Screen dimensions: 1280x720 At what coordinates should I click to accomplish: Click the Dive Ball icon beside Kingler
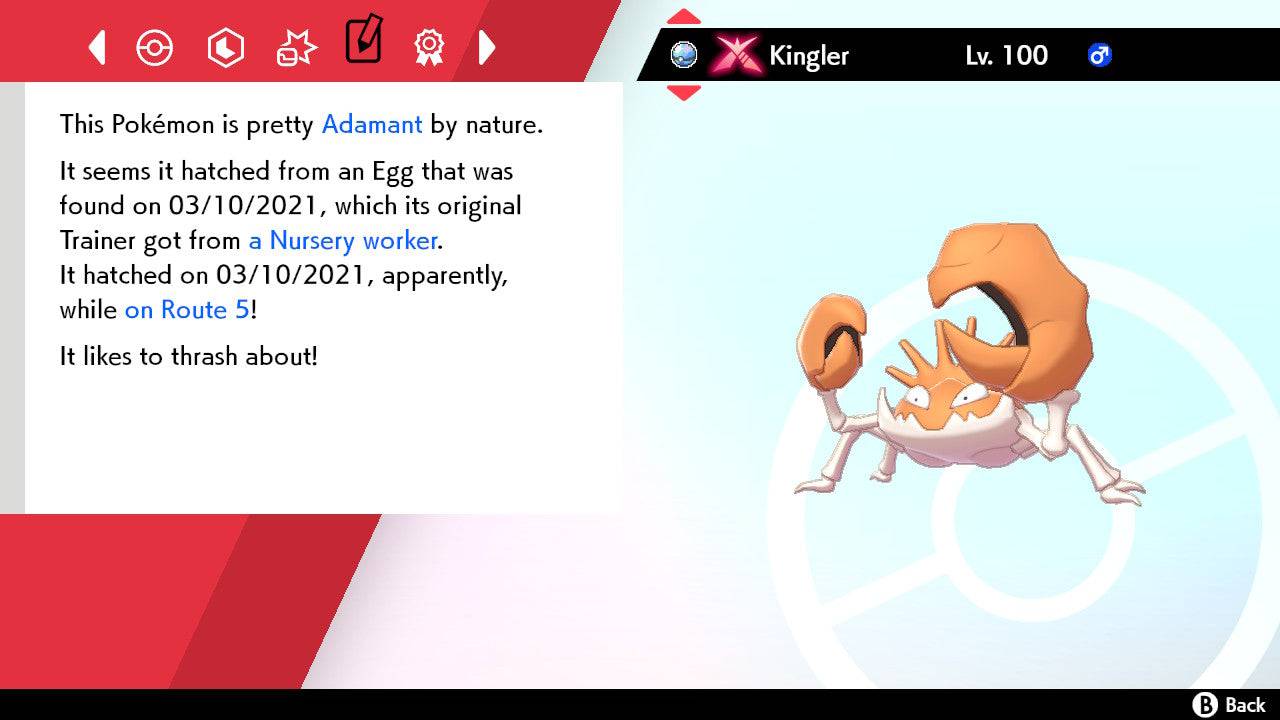(684, 55)
